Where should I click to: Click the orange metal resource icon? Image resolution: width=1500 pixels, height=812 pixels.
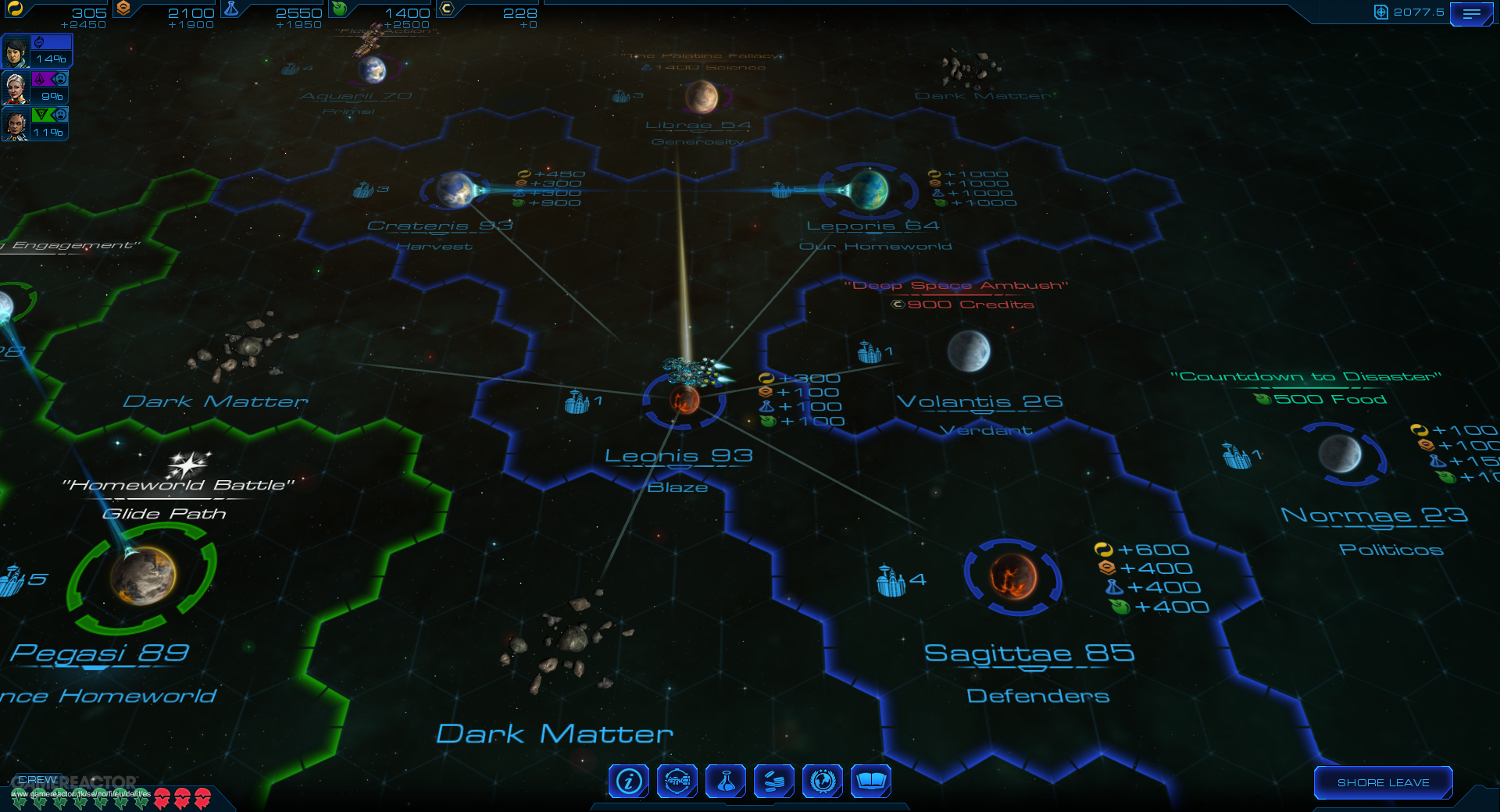click(125, 9)
